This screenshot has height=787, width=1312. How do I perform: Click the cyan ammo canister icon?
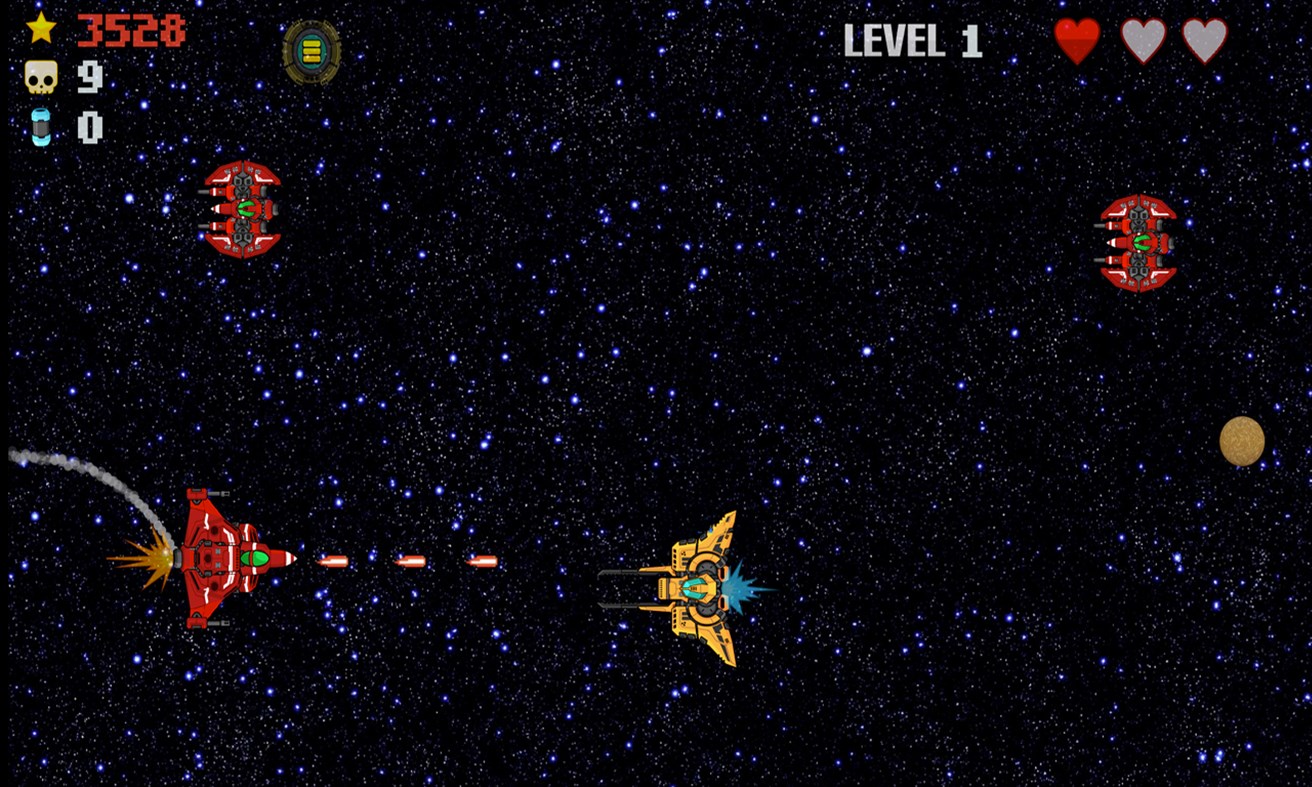click(40, 125)
